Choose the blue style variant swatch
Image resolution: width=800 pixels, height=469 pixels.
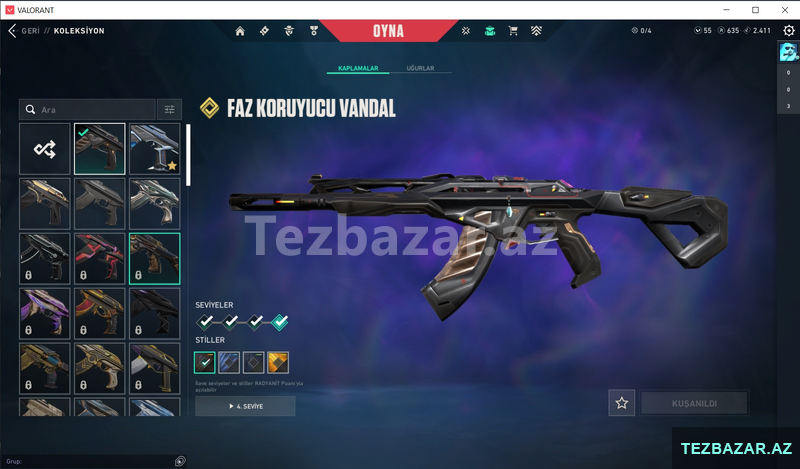coord(229,362)
